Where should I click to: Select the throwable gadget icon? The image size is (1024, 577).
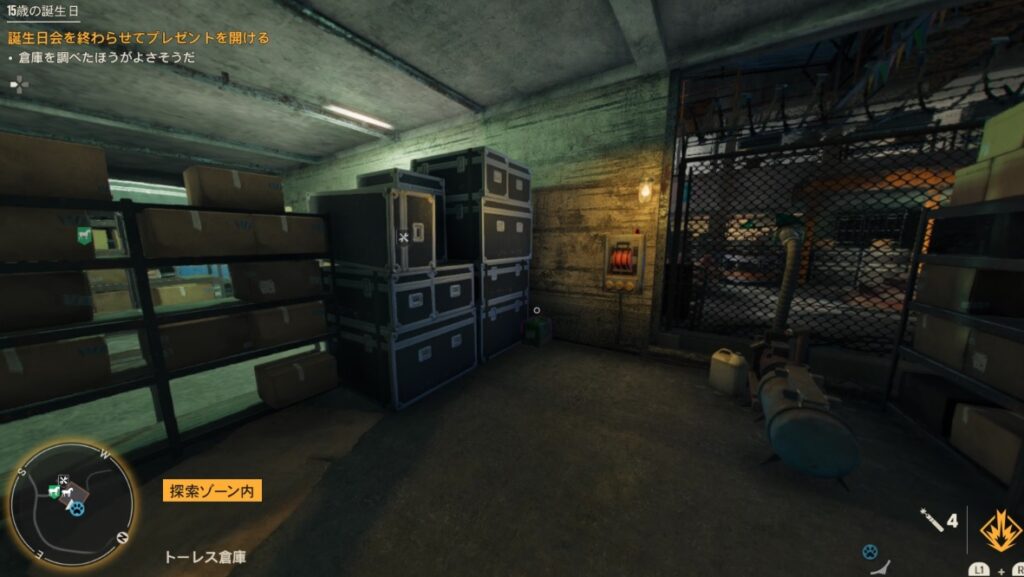point(930,520)
